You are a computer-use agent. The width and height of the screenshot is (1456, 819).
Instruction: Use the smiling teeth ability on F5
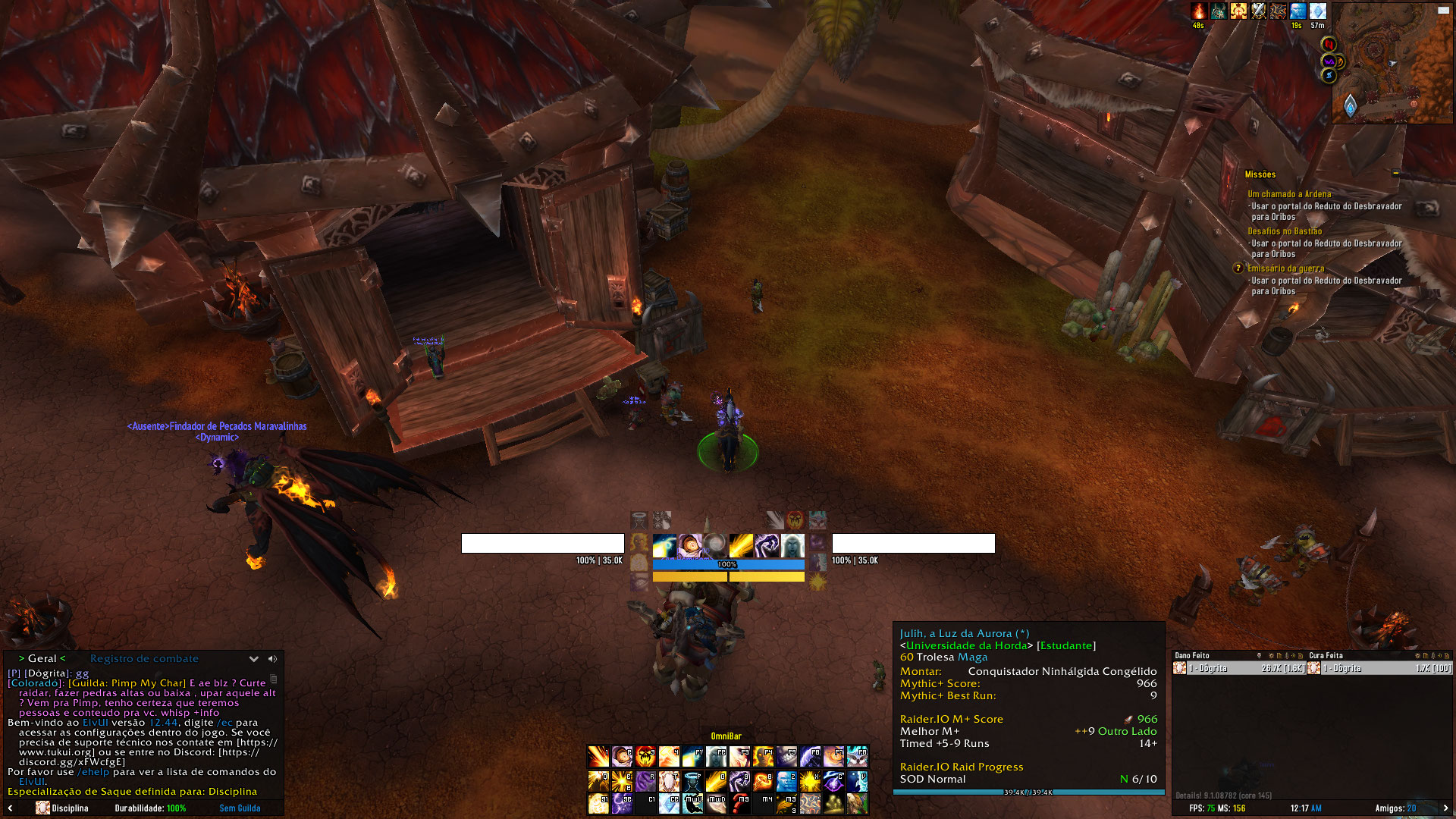(786, 757)
